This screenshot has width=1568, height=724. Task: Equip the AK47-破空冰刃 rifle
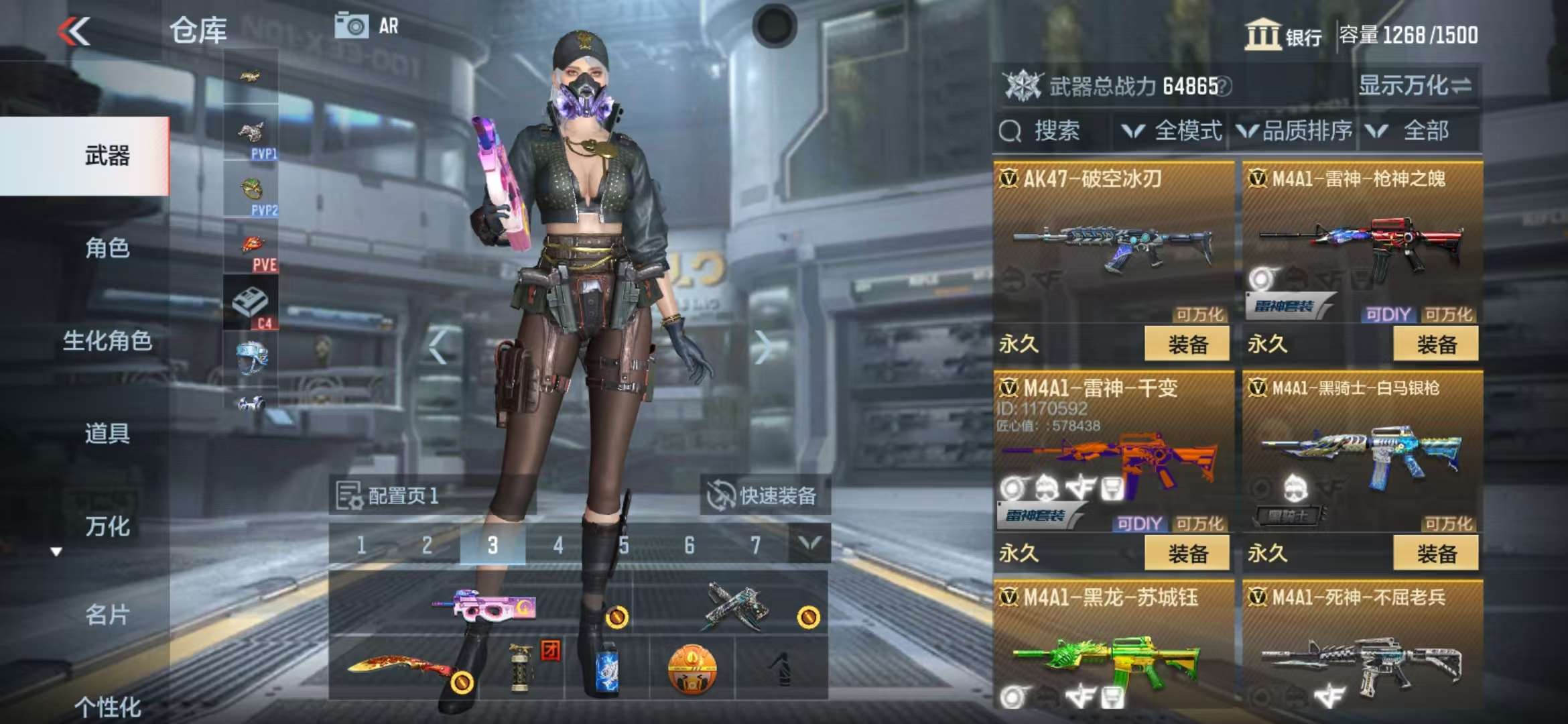[1187, 345]
